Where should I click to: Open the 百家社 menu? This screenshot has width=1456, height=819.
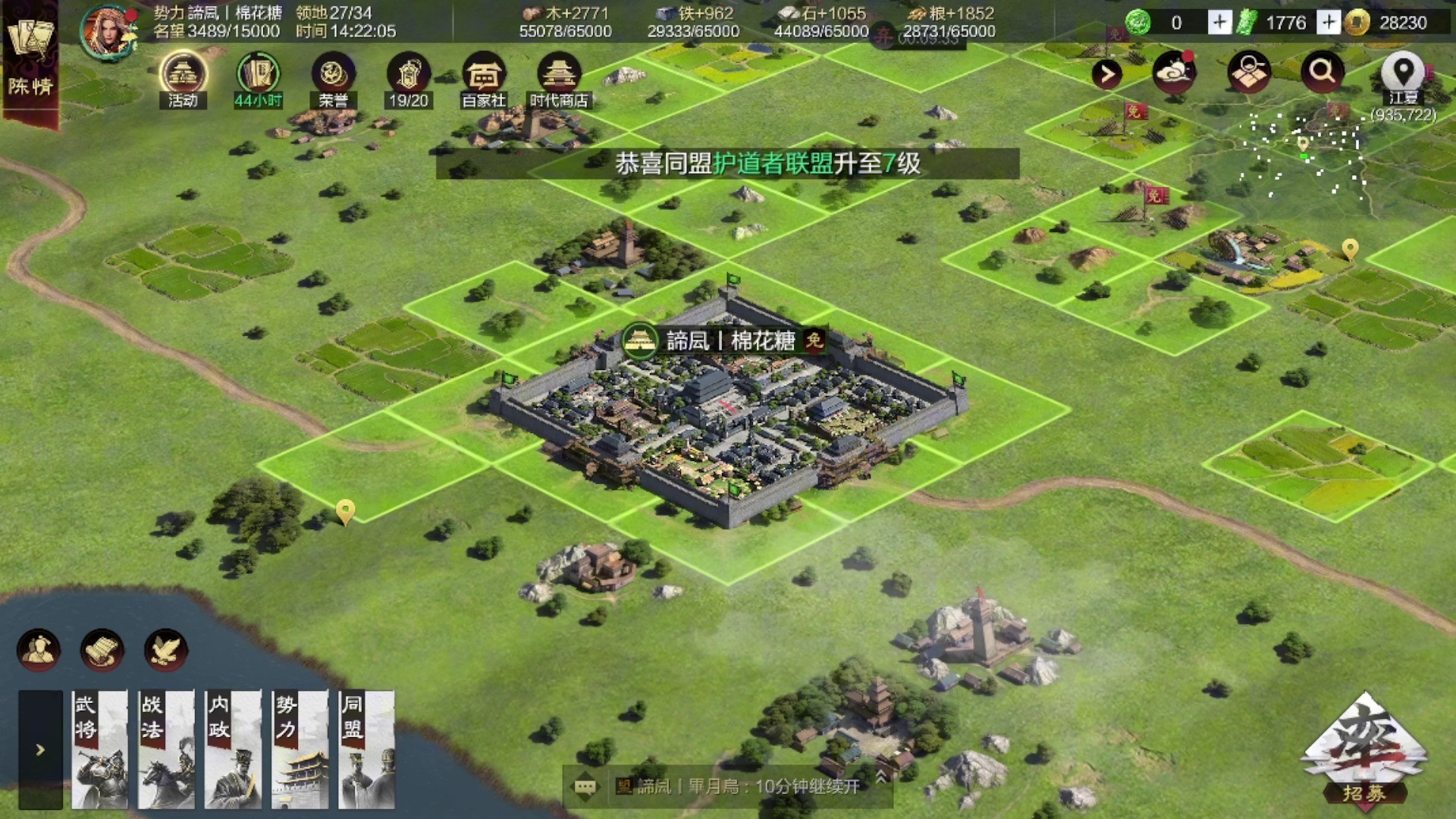[x=484, y=80]
